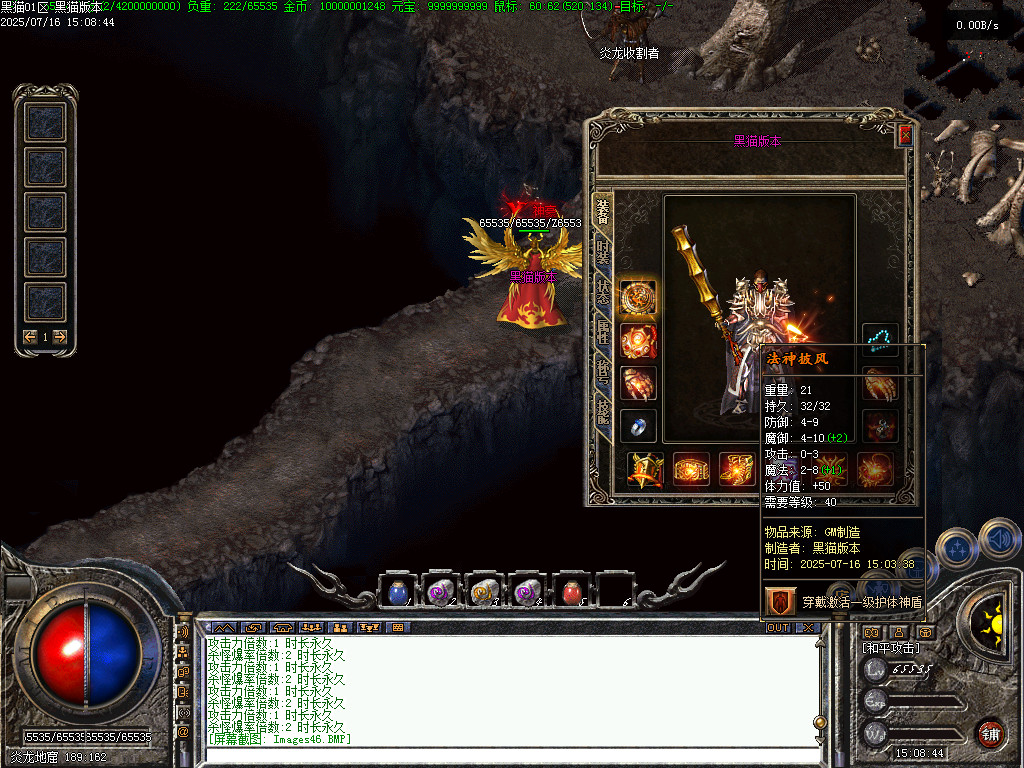Open the 状态 status tab
Image resolution: width=1024 pixels, height=768 pixels.
(603, 291)
